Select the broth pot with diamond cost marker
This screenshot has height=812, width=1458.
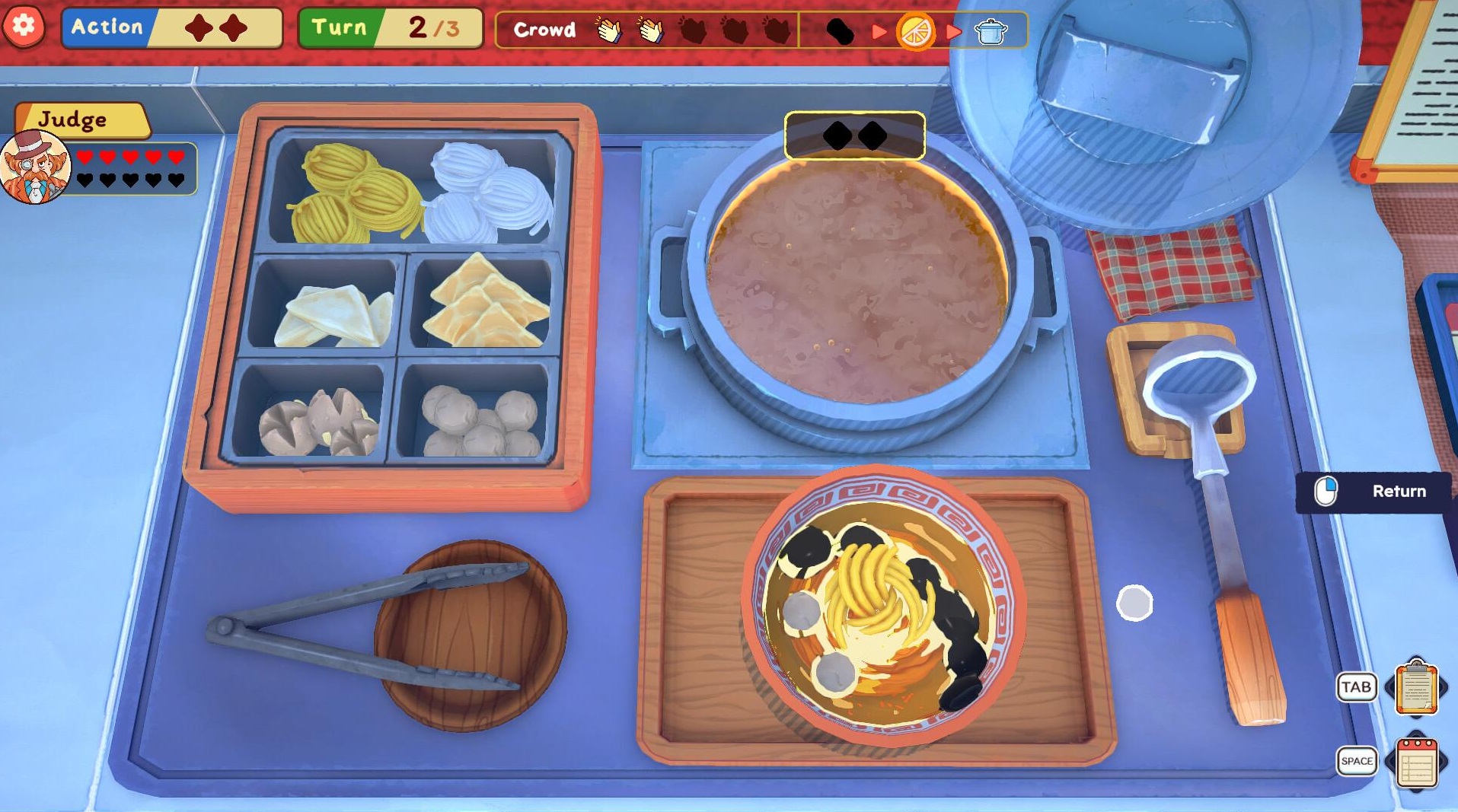point(857,282)
